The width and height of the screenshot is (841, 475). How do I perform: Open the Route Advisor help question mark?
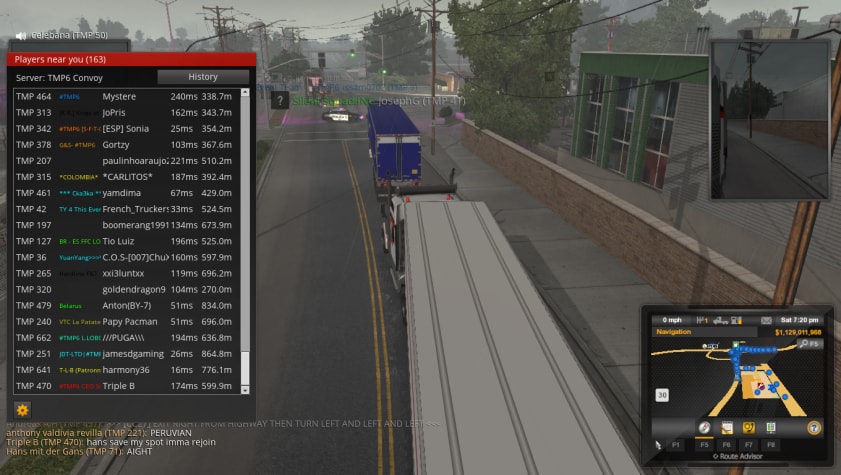814,427
